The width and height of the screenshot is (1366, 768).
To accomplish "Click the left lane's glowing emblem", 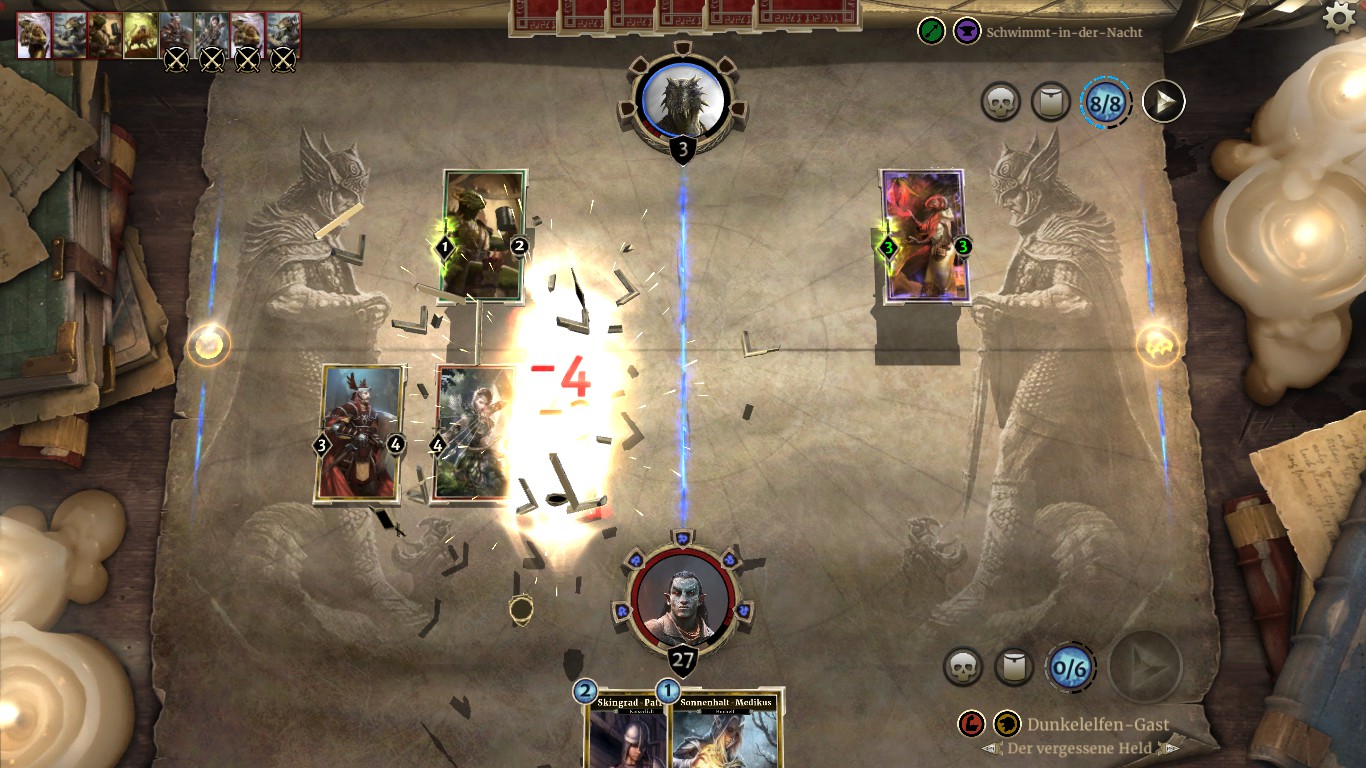I will pos(208,345).
